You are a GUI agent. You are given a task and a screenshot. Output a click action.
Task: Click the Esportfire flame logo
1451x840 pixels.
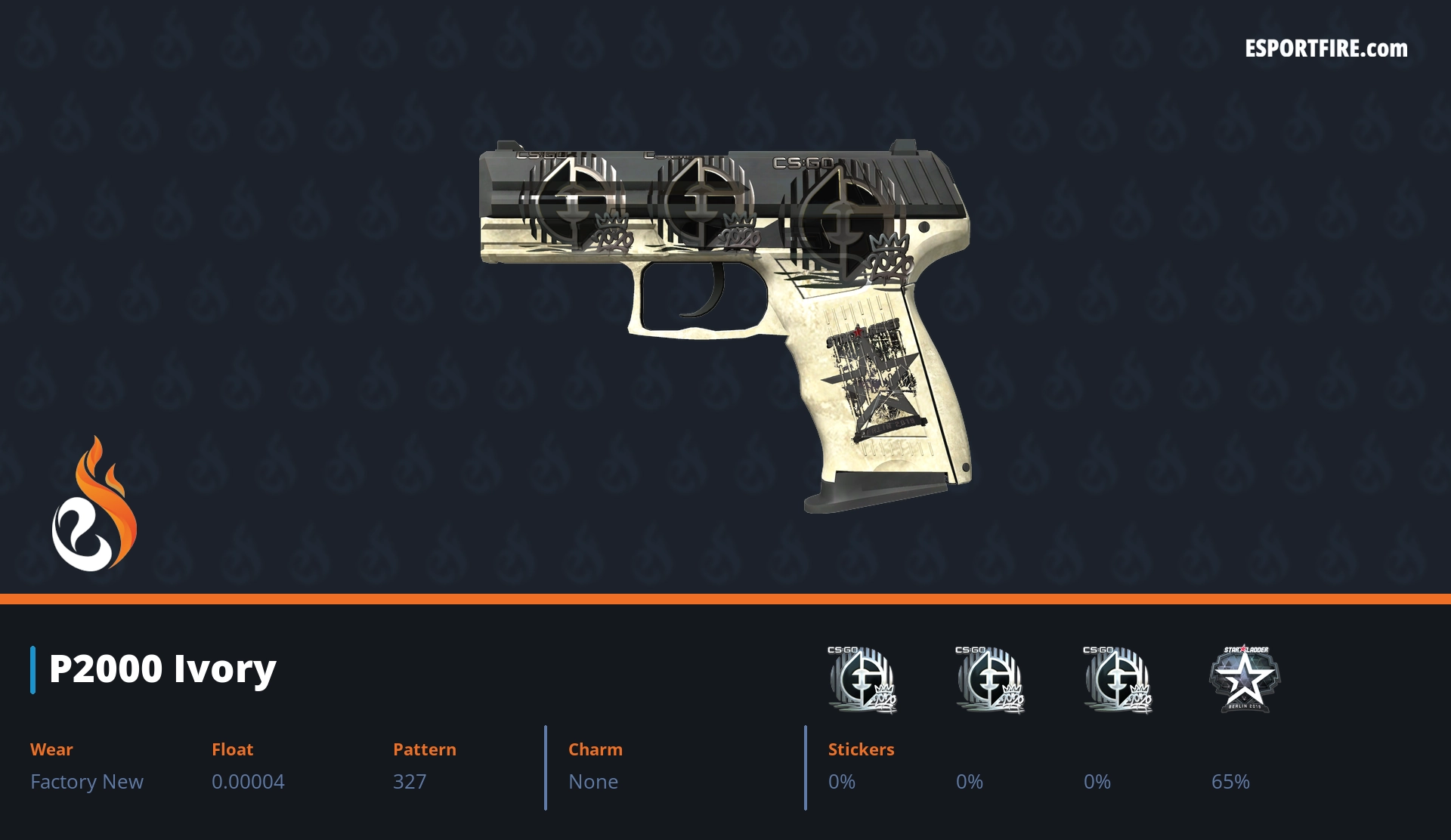pyautogui.click(x=94, y=505)
